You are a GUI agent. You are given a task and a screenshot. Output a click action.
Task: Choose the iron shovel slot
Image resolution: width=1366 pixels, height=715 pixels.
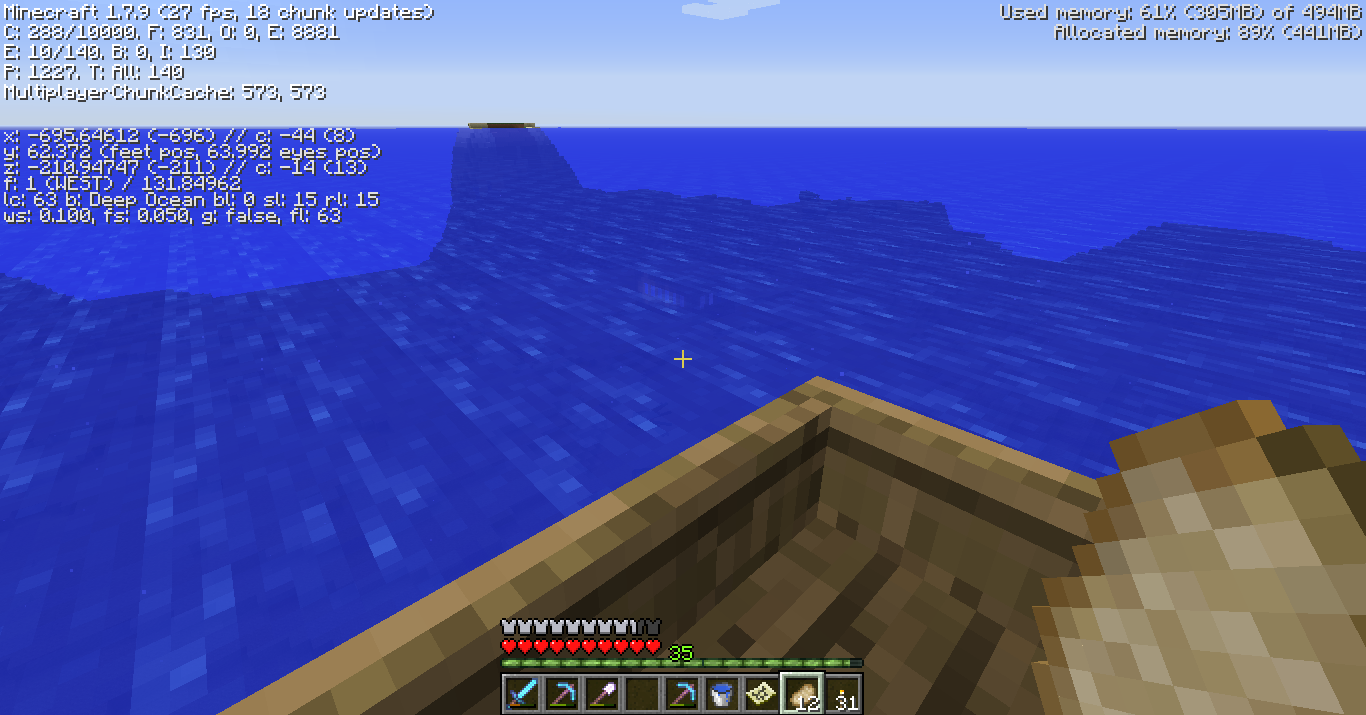pos(601,693)
